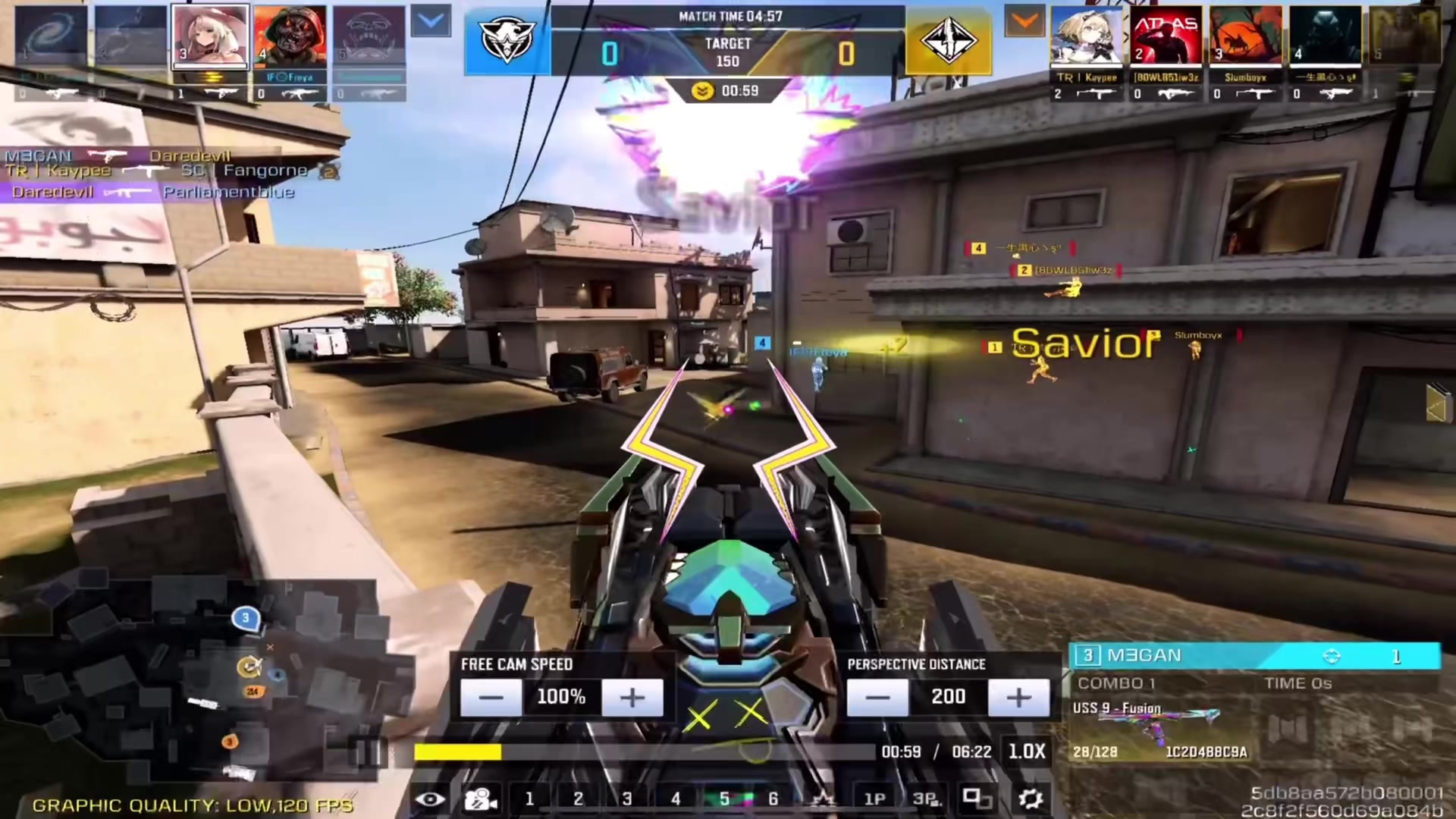
Task: Click the yellow replay progress bar
Action: tap(457, 752)
